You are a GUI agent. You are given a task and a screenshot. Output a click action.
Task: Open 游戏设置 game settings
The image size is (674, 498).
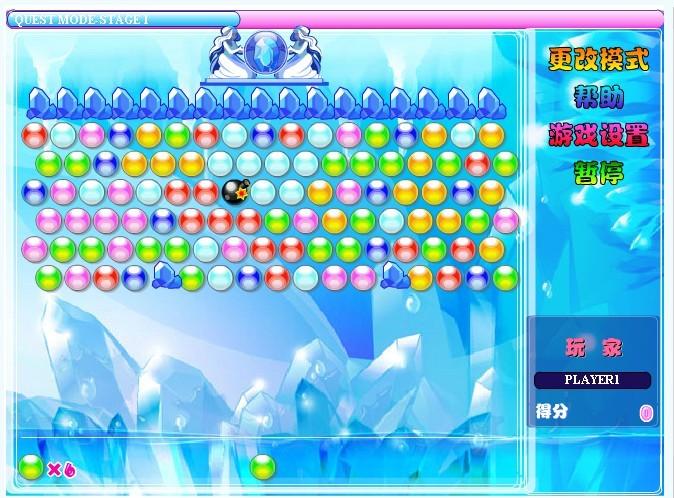tap(598, 134)
